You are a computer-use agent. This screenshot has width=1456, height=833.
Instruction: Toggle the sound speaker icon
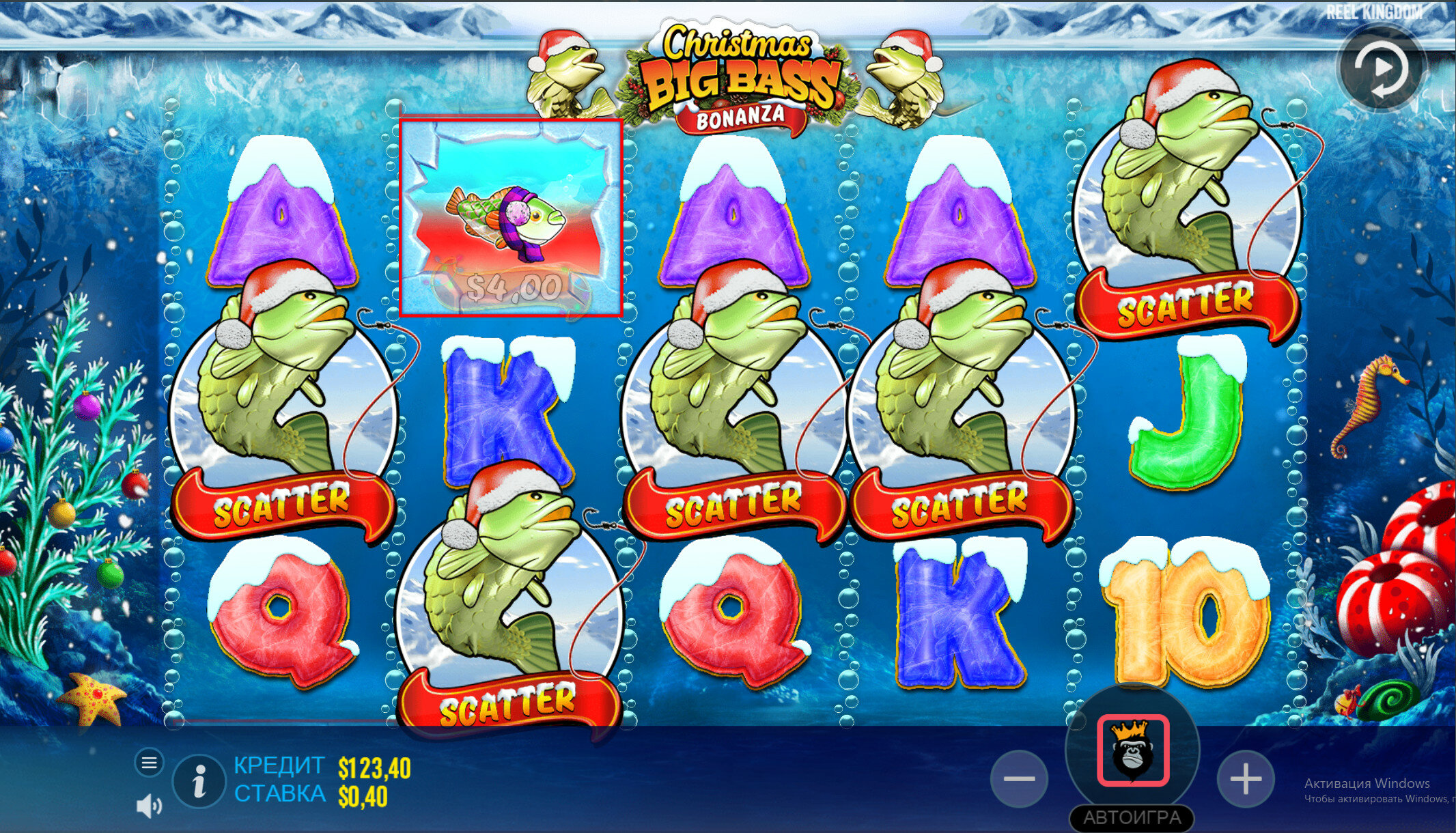point(149,806)
